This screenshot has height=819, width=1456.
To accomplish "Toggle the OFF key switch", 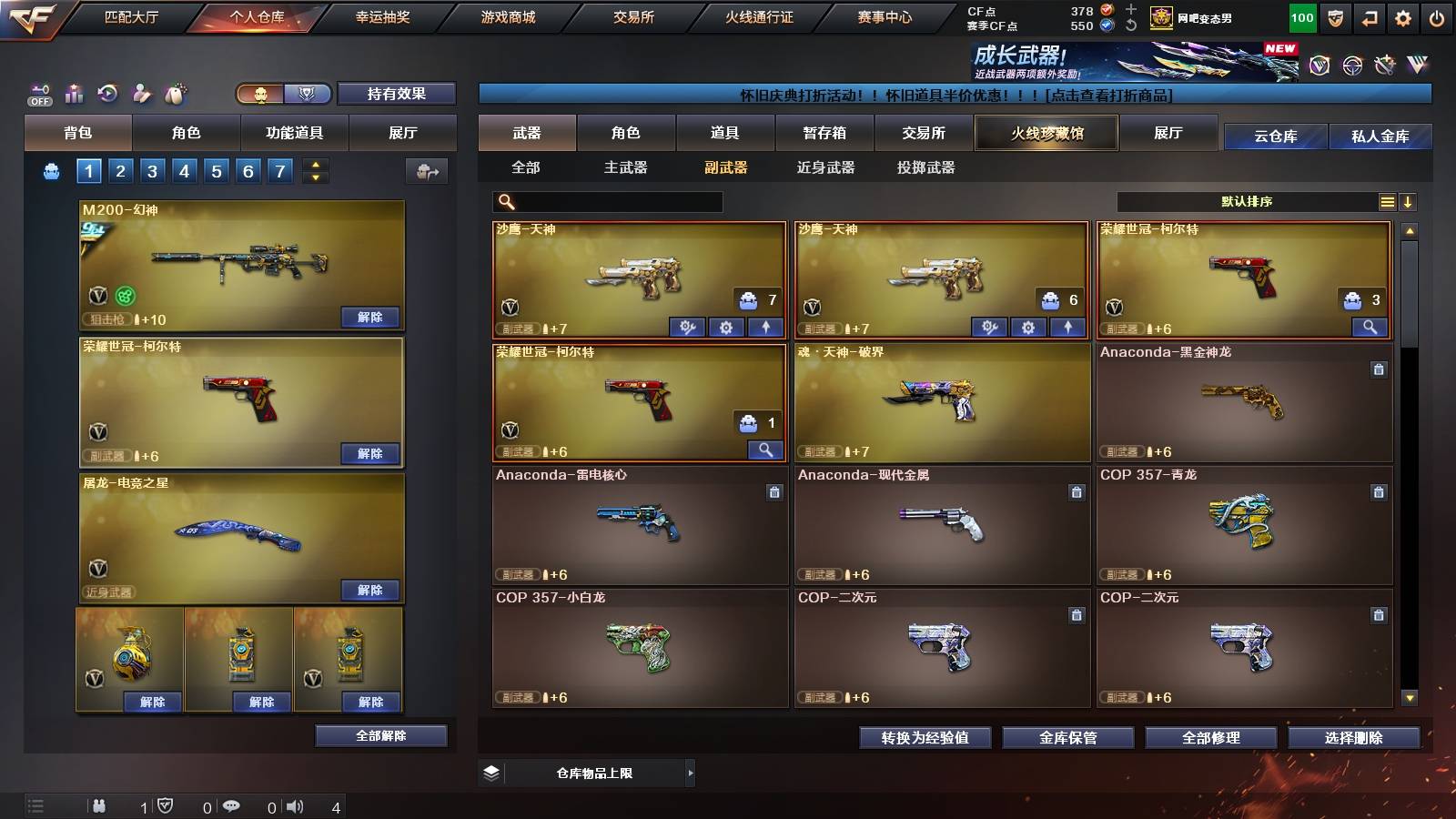I will tap(38, 93).
